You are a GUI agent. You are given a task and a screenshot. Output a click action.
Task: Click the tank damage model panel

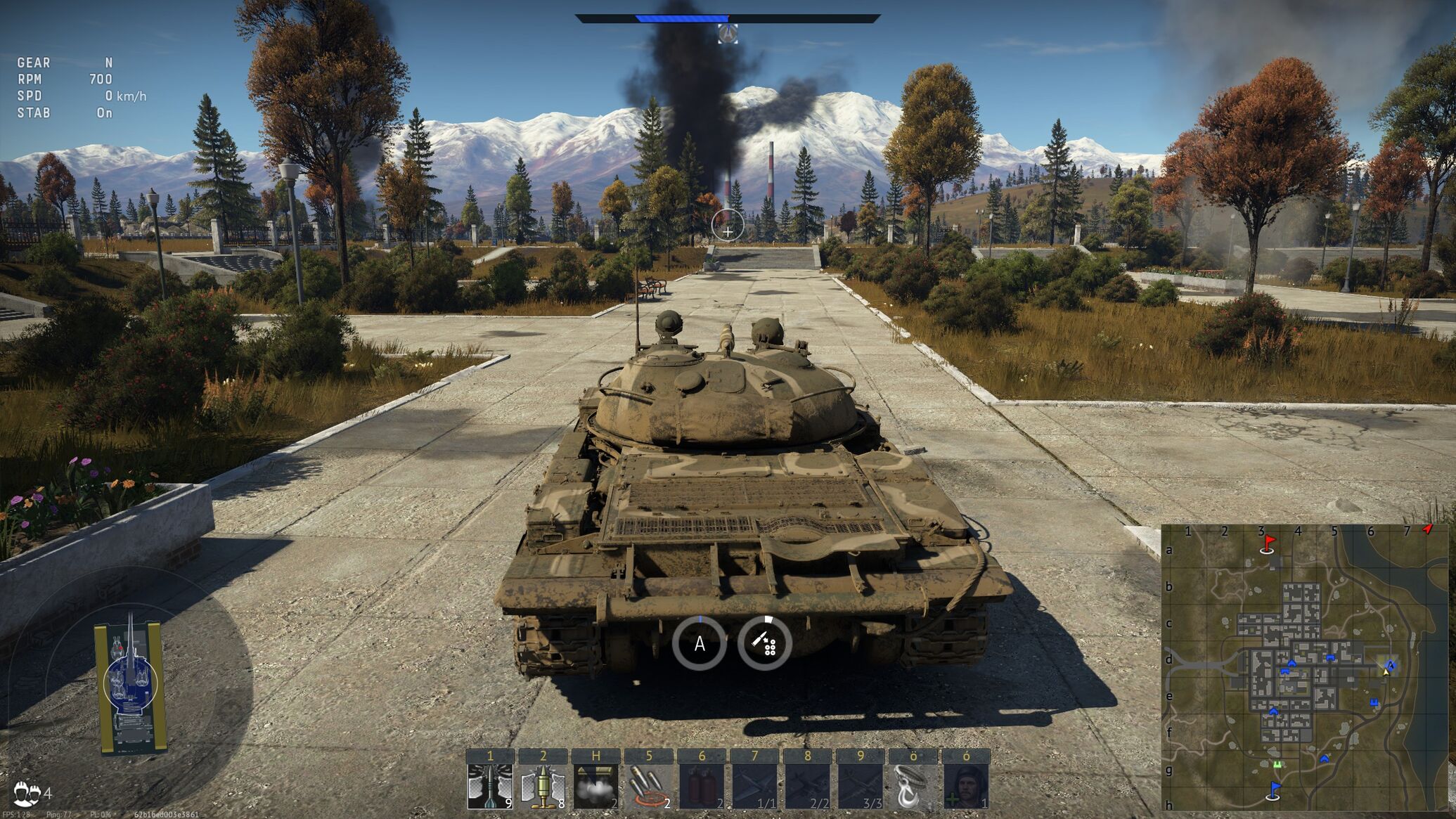[131, 685]
